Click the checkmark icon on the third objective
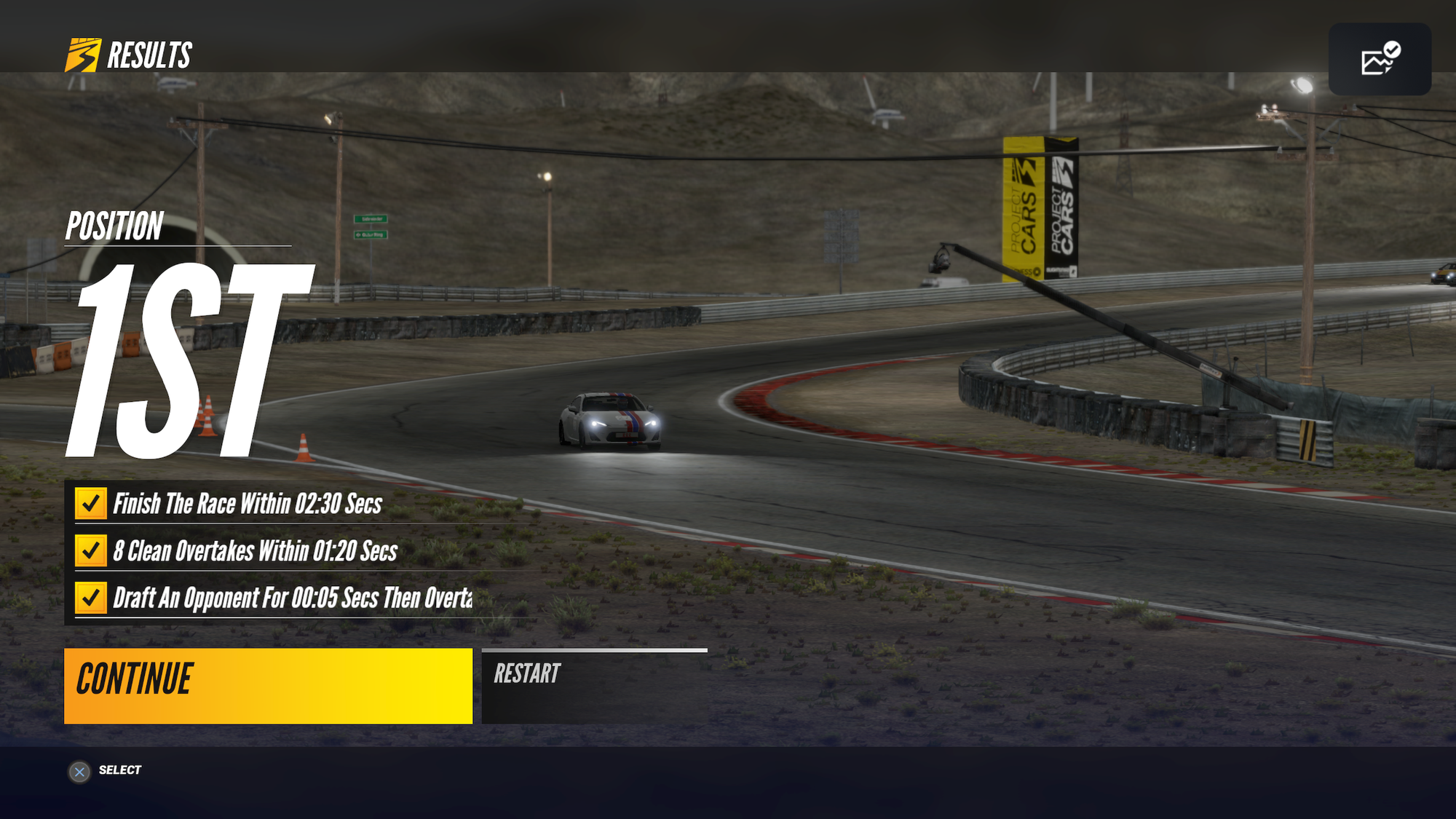1456x819 pixels. 90,599
